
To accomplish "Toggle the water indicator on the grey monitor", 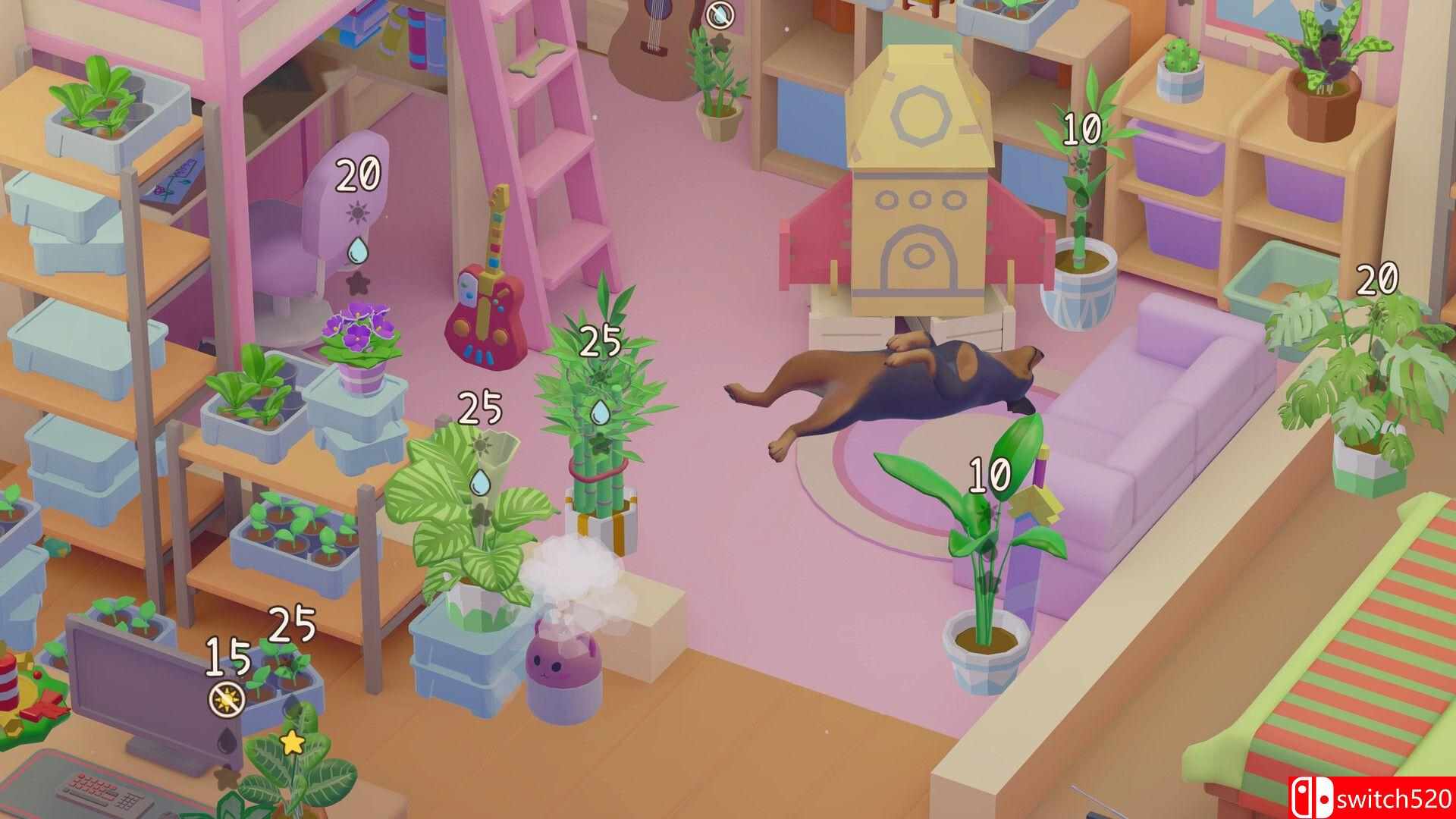I will click(225, 740).
